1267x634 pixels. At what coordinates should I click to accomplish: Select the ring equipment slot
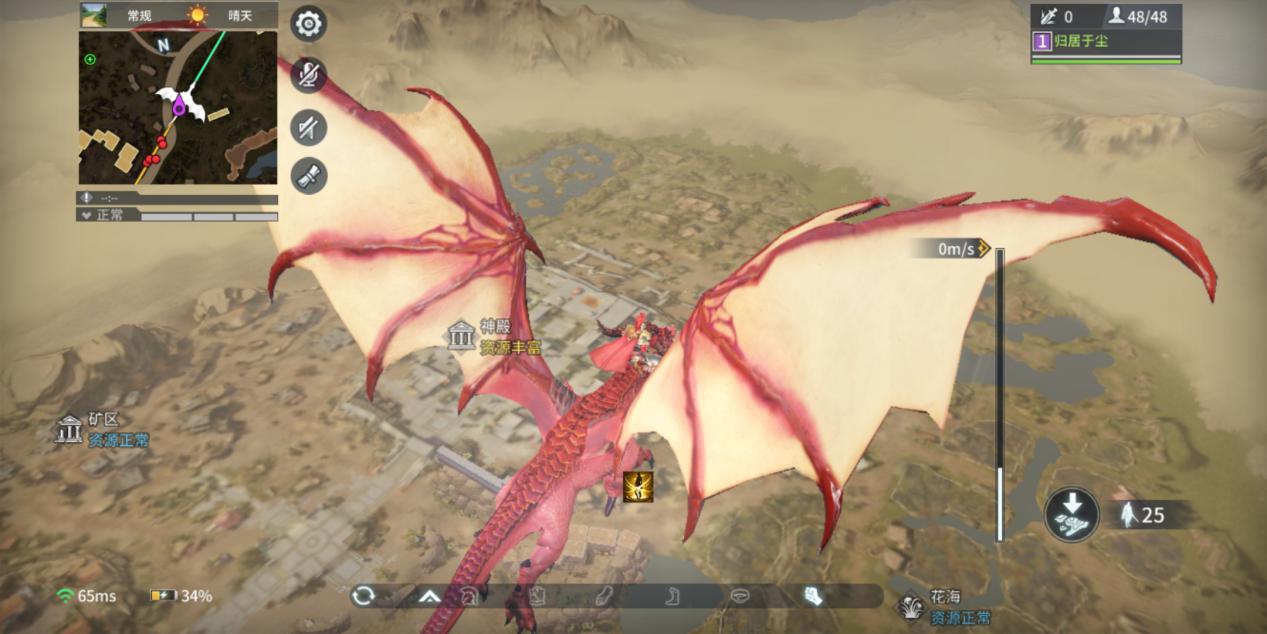[x=741, y=596]
